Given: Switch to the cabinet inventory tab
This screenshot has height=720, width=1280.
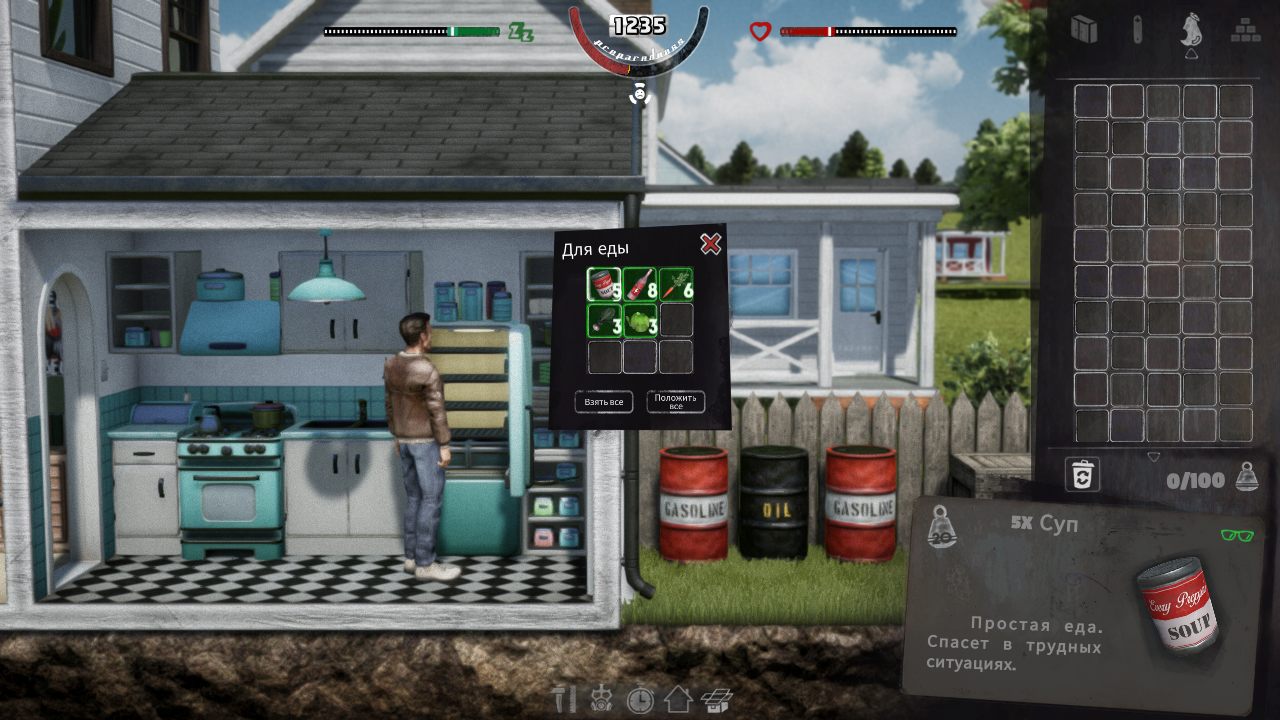Looking at the screenshot, I should click(x=1084, y=29).
